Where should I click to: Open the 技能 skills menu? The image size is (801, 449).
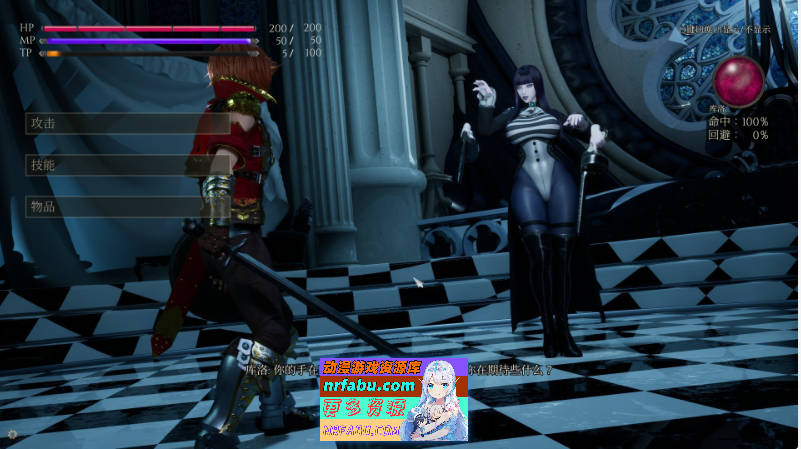[115, 165]
